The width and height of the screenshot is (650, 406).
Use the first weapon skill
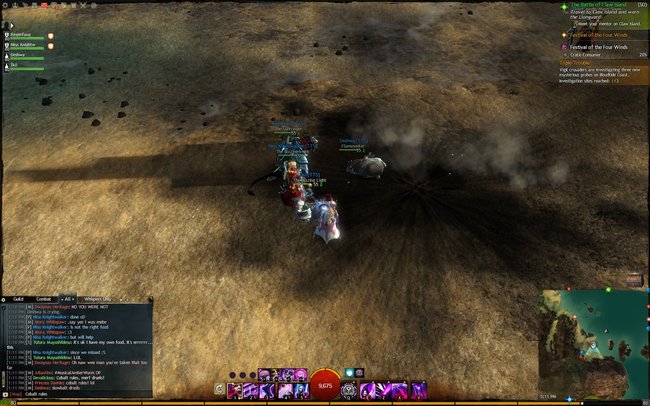235,389
